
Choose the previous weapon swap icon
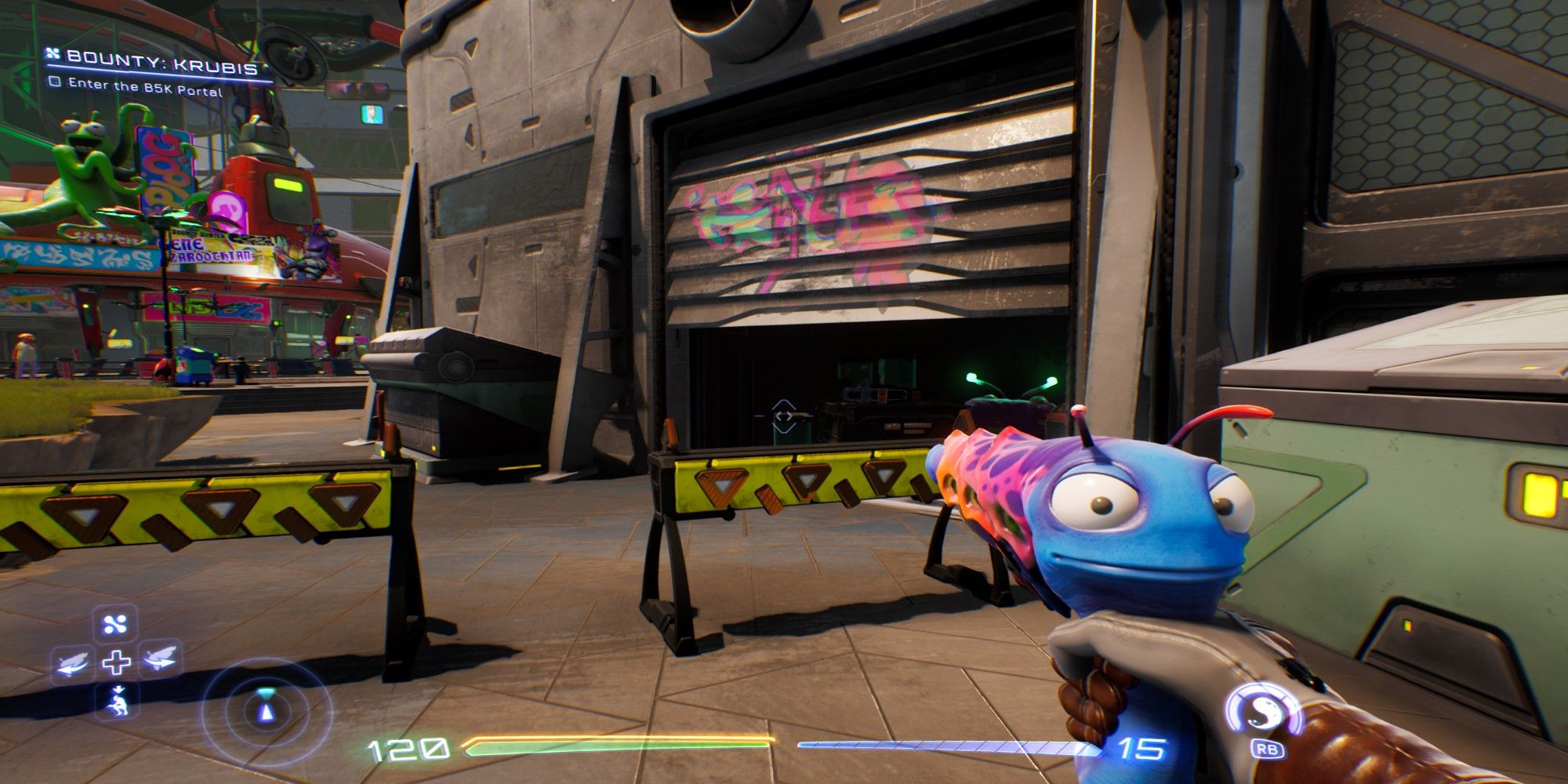[71, 663]
